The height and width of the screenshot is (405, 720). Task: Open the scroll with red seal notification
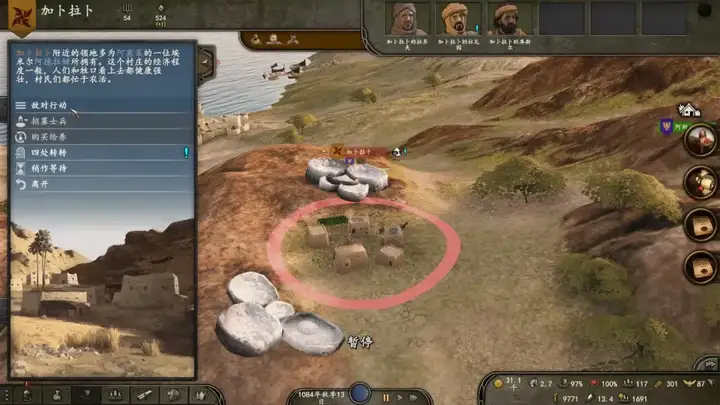pos(699,183)
